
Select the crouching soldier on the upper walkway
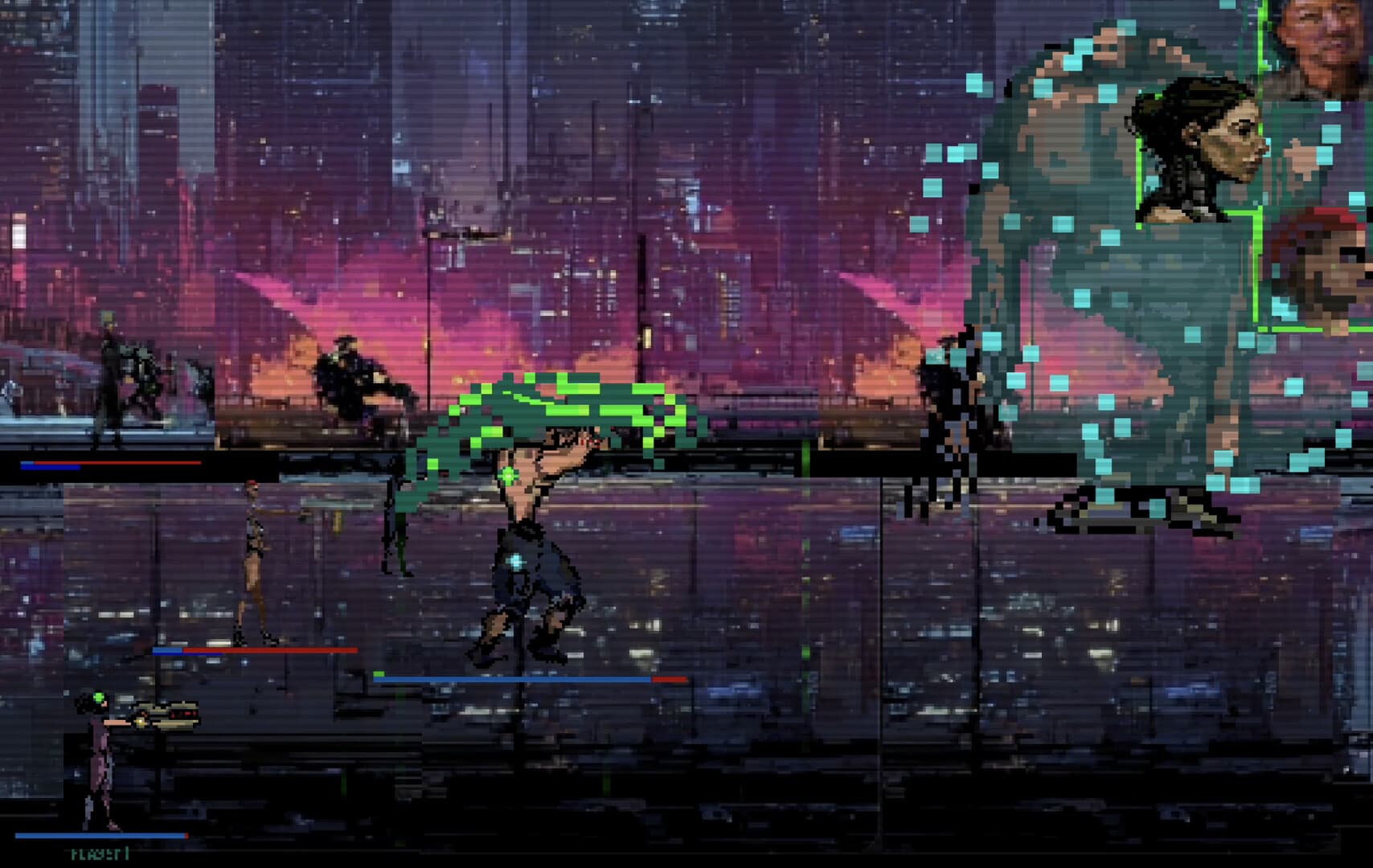[354, 378]
